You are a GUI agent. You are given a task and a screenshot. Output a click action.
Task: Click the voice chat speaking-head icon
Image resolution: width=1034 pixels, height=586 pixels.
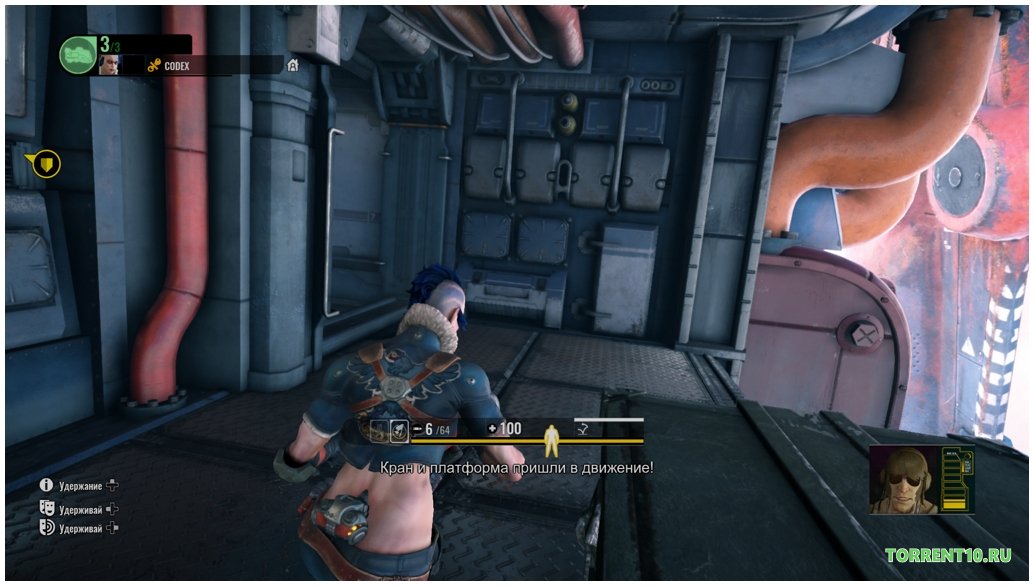click(46, 528)
